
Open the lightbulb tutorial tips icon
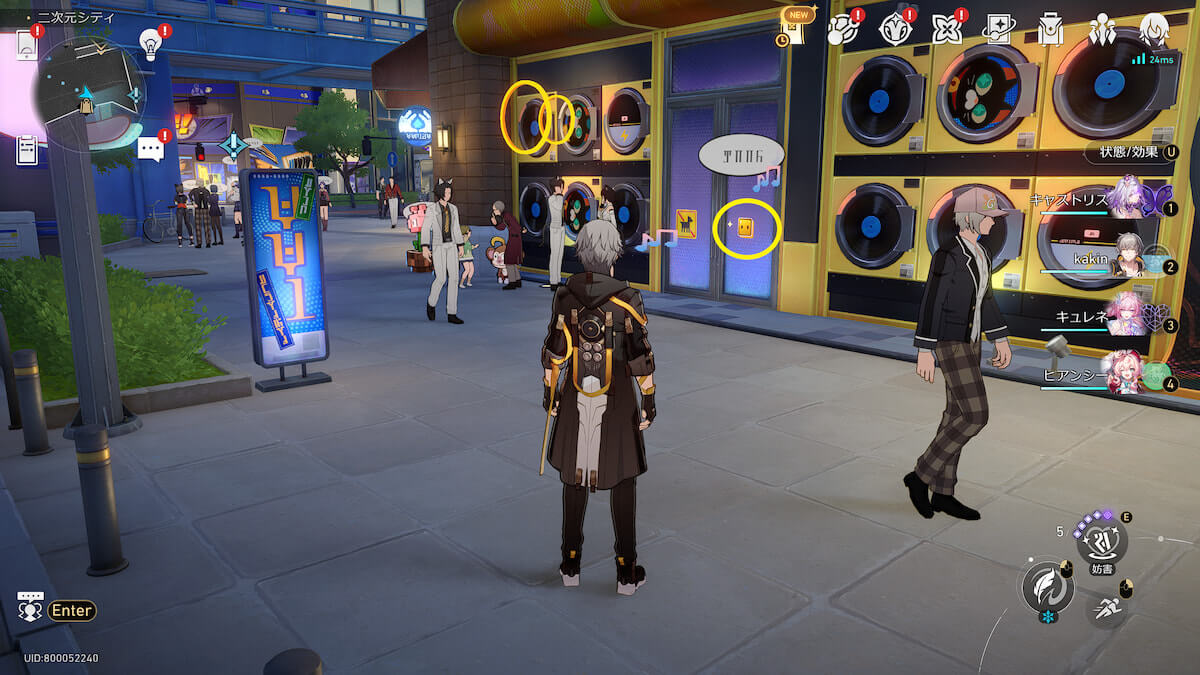click(150, 43)
